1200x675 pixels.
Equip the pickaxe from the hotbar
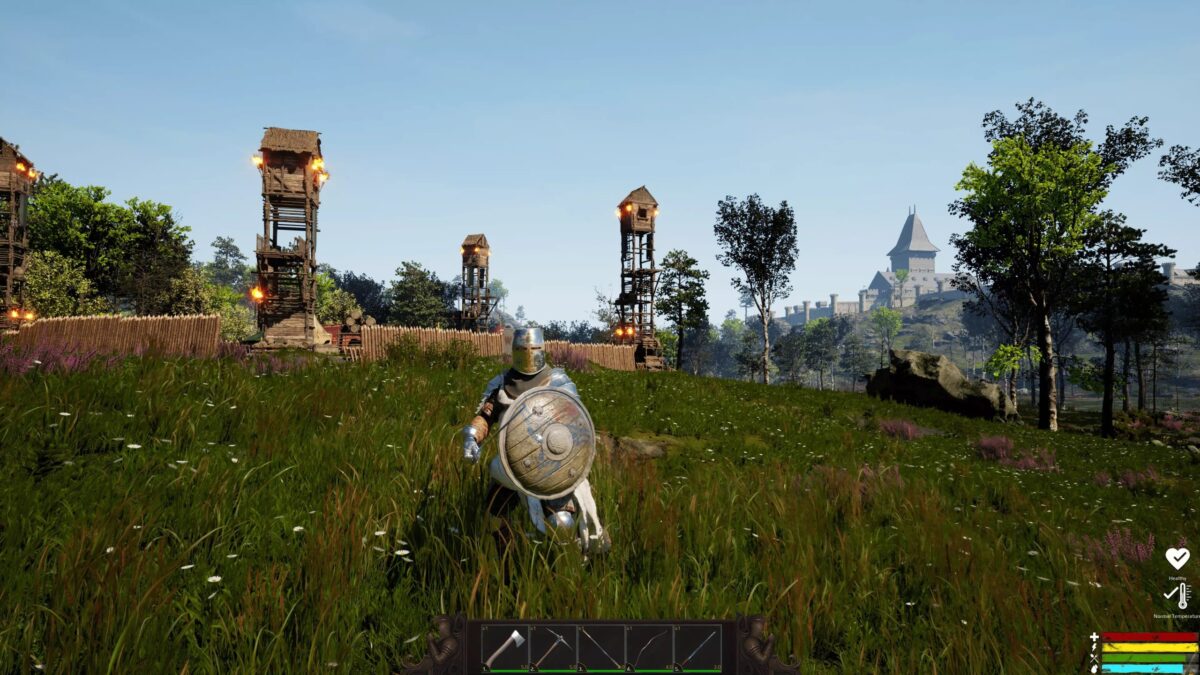[x=552, y=647]
